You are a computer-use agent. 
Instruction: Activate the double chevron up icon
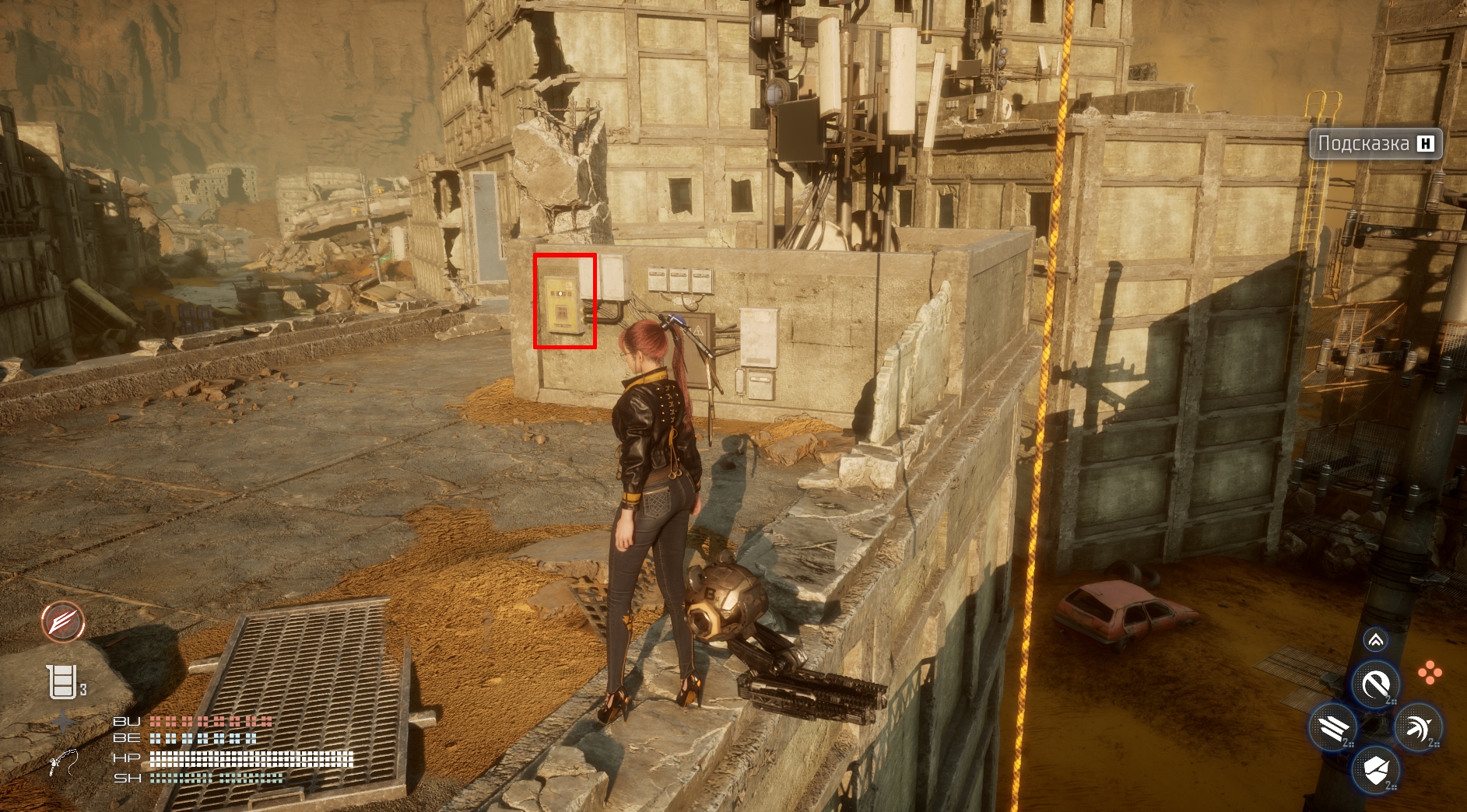(1375, 640)
